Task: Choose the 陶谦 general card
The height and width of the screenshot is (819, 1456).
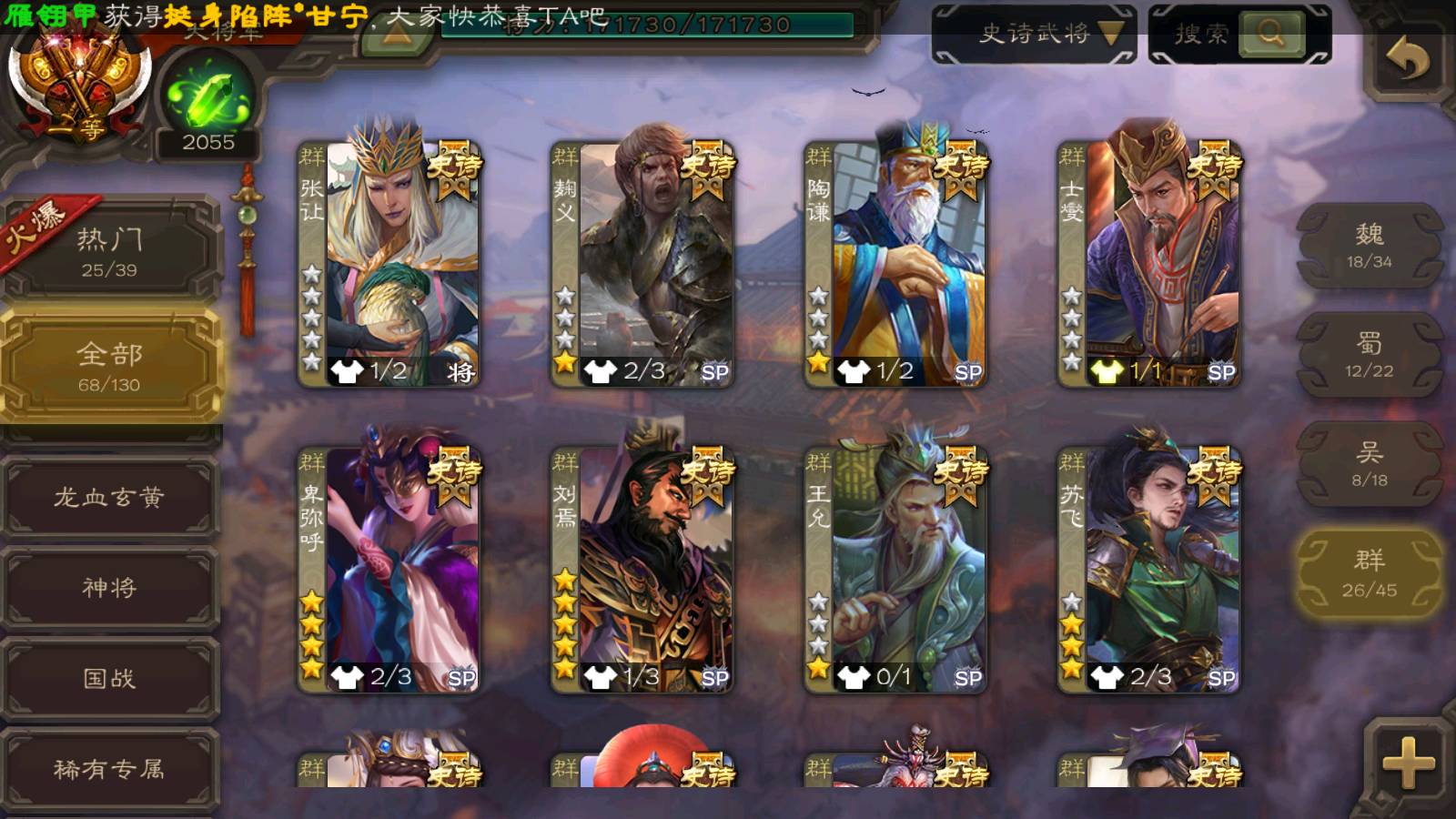Action: tap(895, 264)
